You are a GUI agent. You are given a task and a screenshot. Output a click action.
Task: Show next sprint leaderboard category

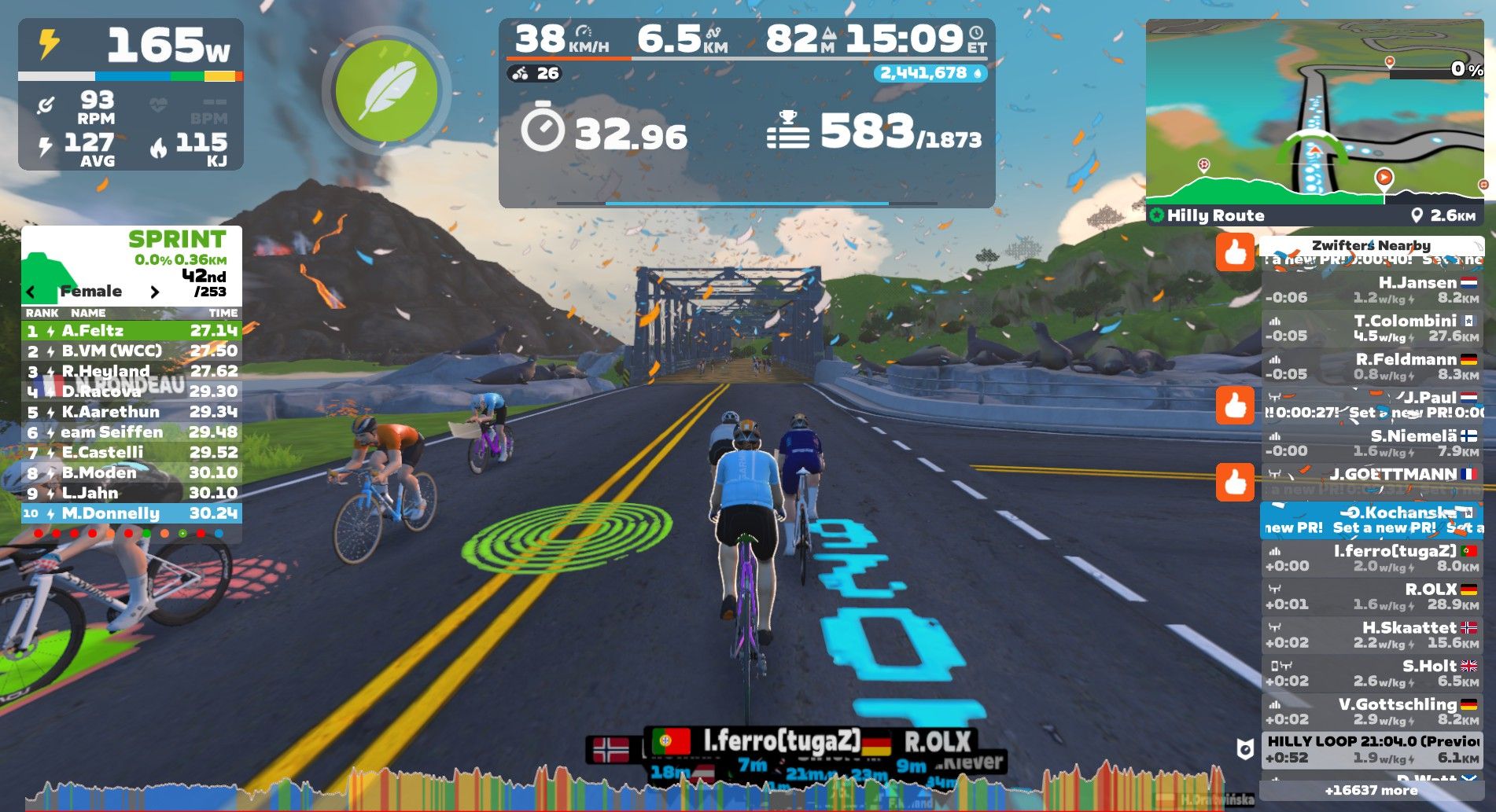click(x=155, y=292)
